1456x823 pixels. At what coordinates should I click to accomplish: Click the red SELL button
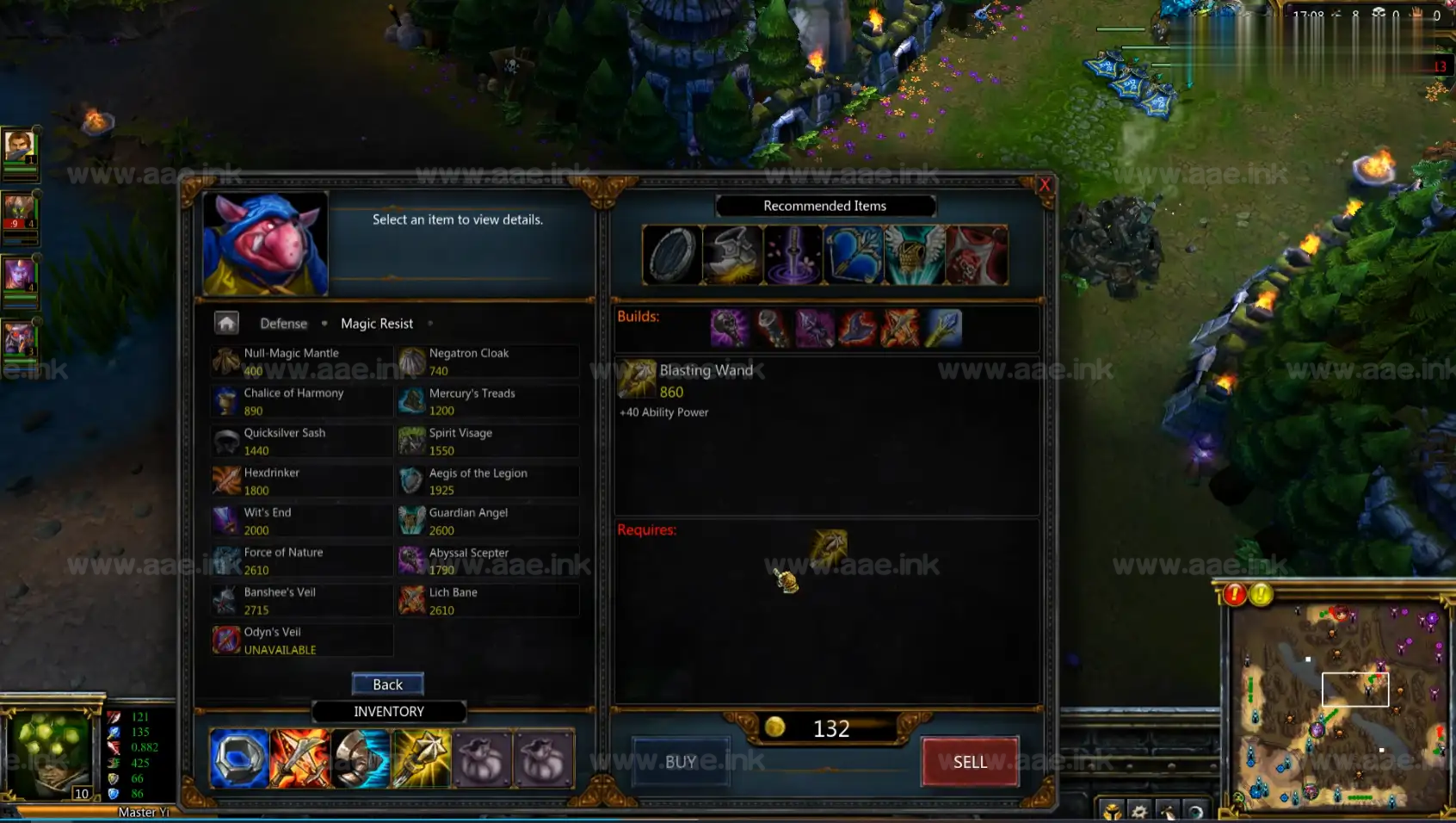970,762
